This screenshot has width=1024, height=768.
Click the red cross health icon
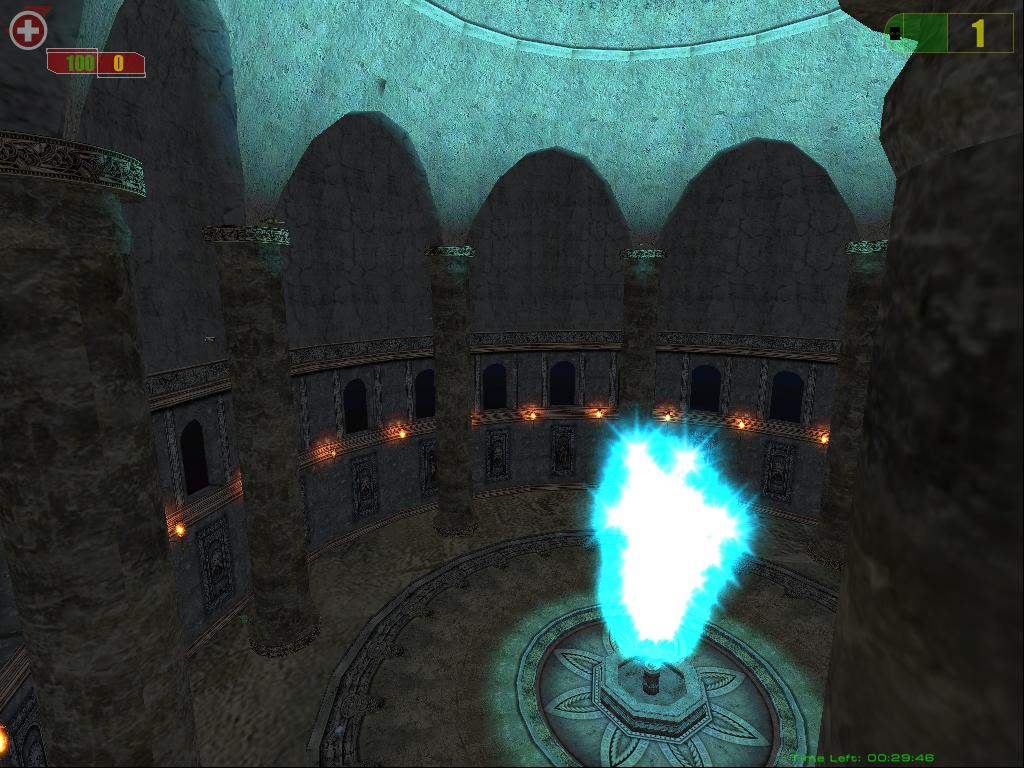(x=28, y=31)
